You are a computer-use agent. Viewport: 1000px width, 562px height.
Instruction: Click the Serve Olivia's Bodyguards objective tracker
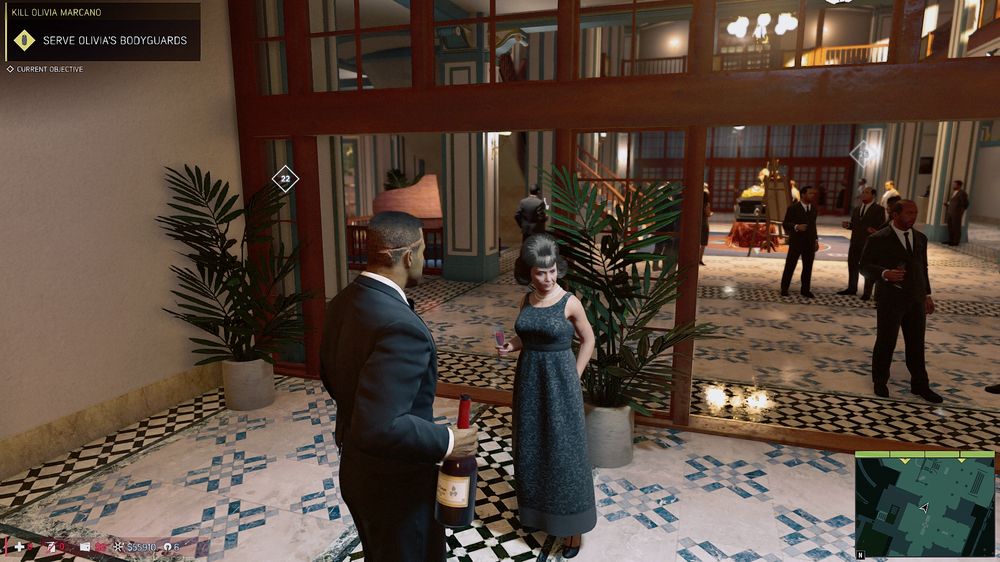point(114,41)
